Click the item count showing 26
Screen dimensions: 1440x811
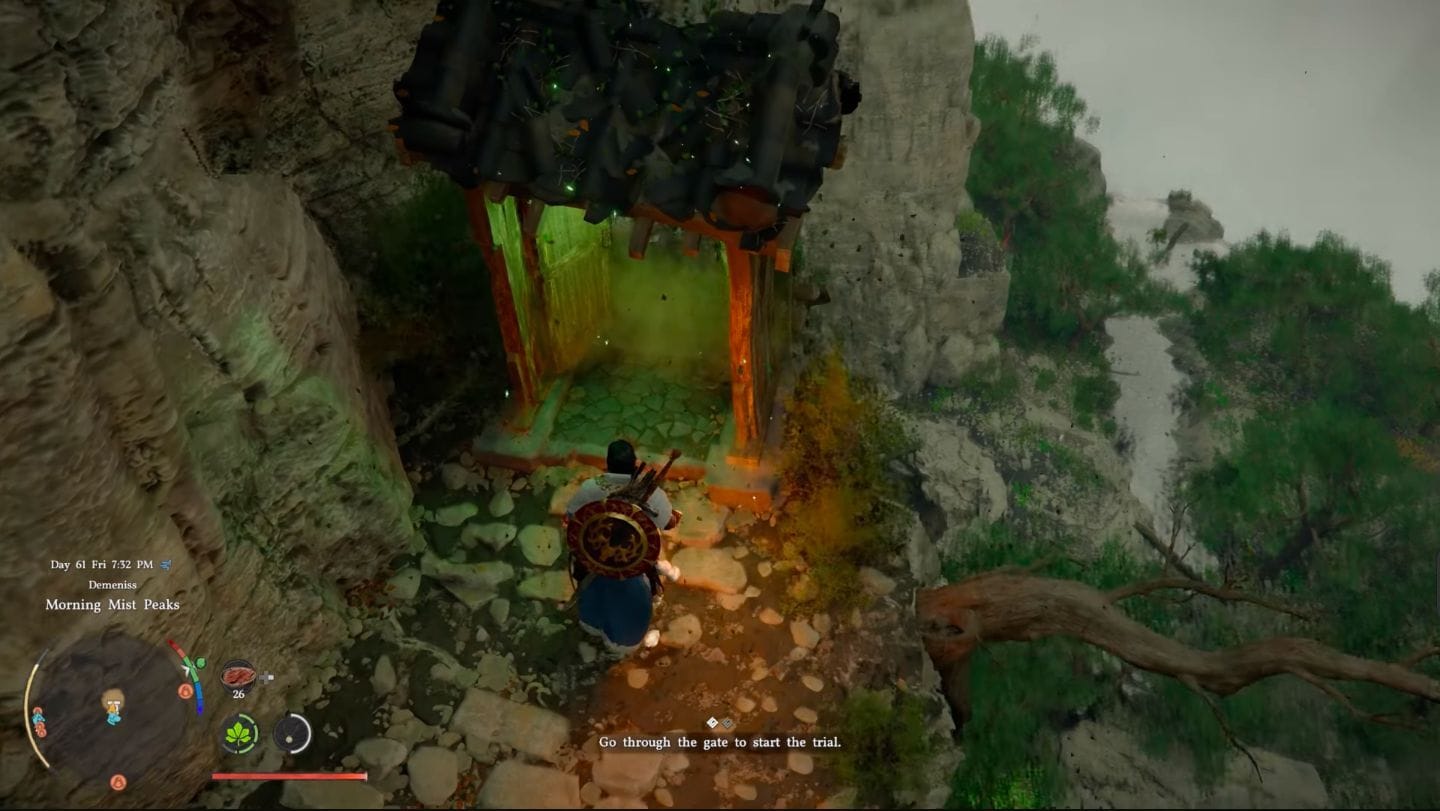(x=240, y=694)
